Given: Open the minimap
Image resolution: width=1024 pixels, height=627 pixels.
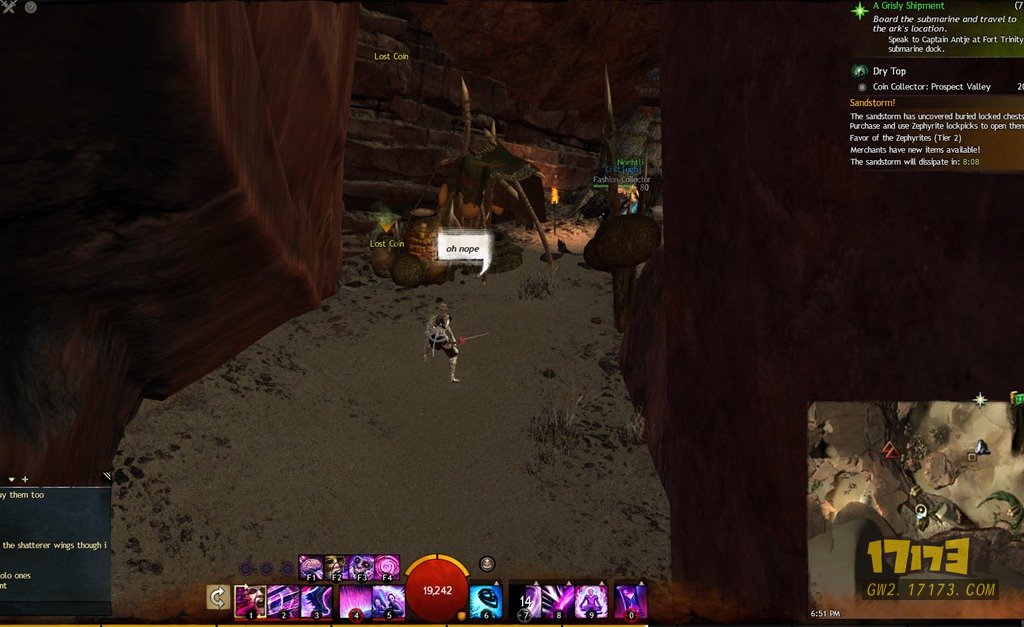Looking at the screenshot, I should tap(912, 505).
